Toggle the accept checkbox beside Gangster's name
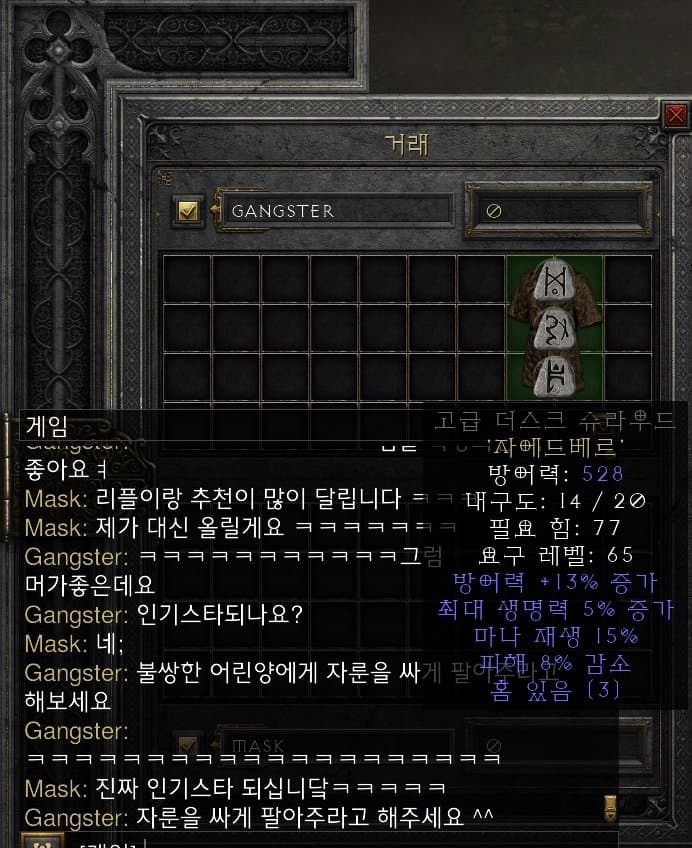 (x=189, y=211)
